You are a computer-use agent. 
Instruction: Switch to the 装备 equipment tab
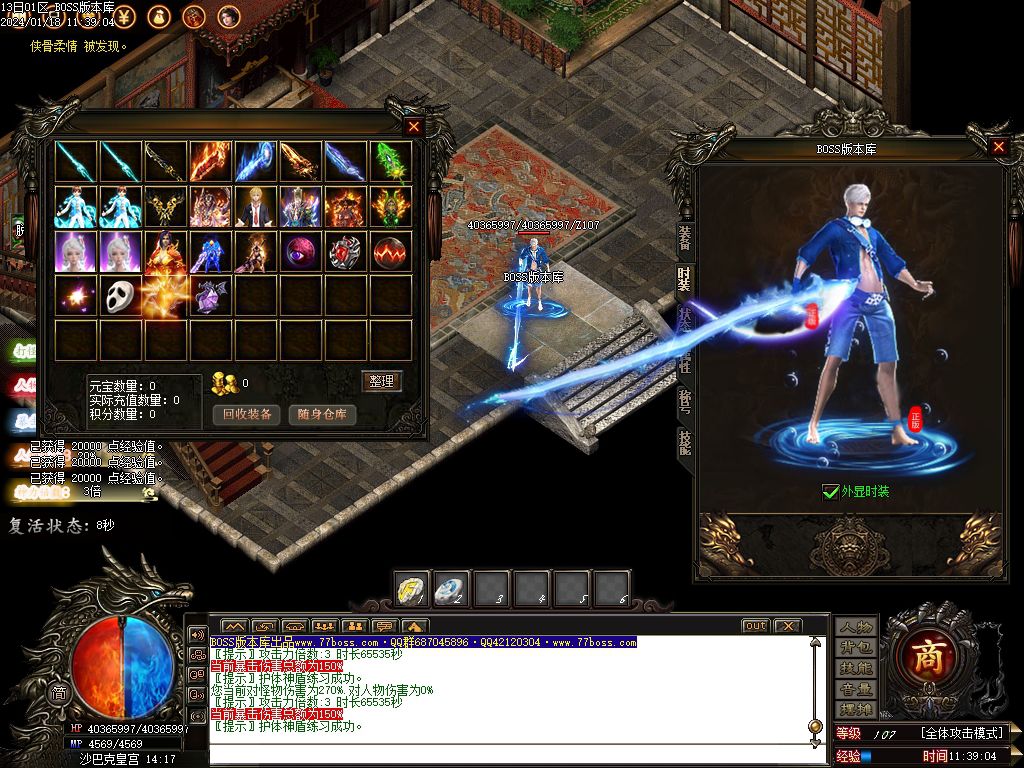(685, 237)
